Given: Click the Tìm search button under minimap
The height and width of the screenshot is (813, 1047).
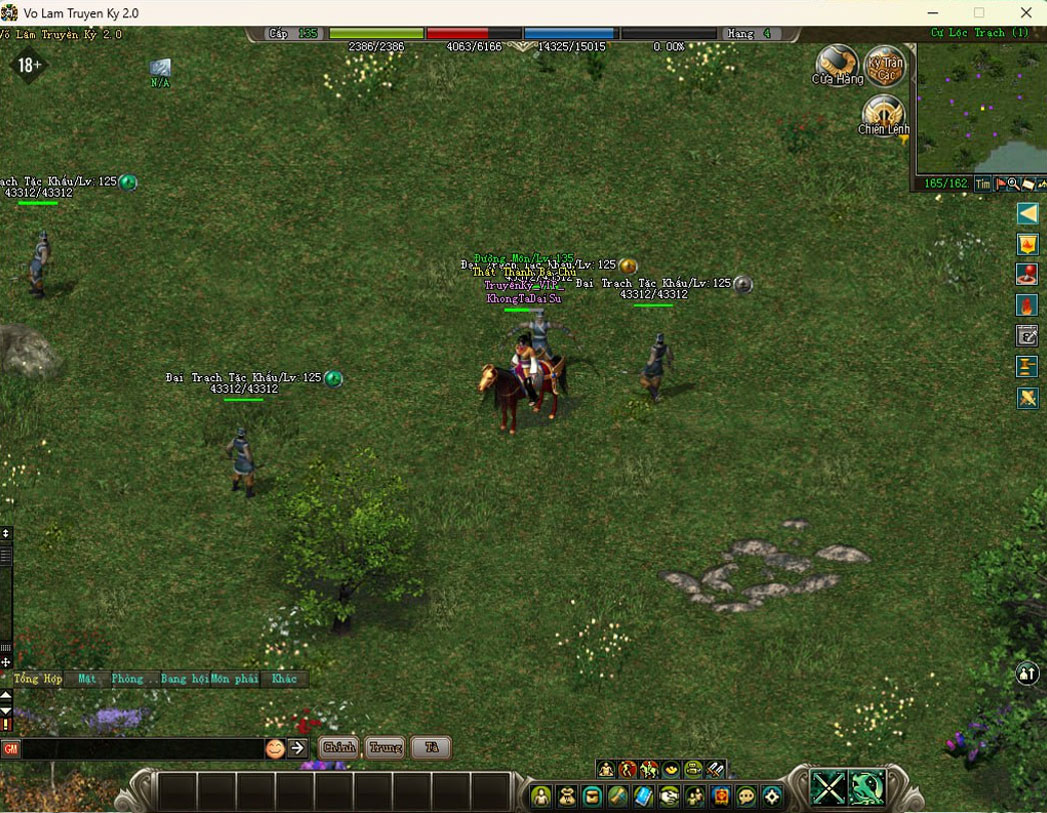Looking at the screenshot, I should pos(983,184).
